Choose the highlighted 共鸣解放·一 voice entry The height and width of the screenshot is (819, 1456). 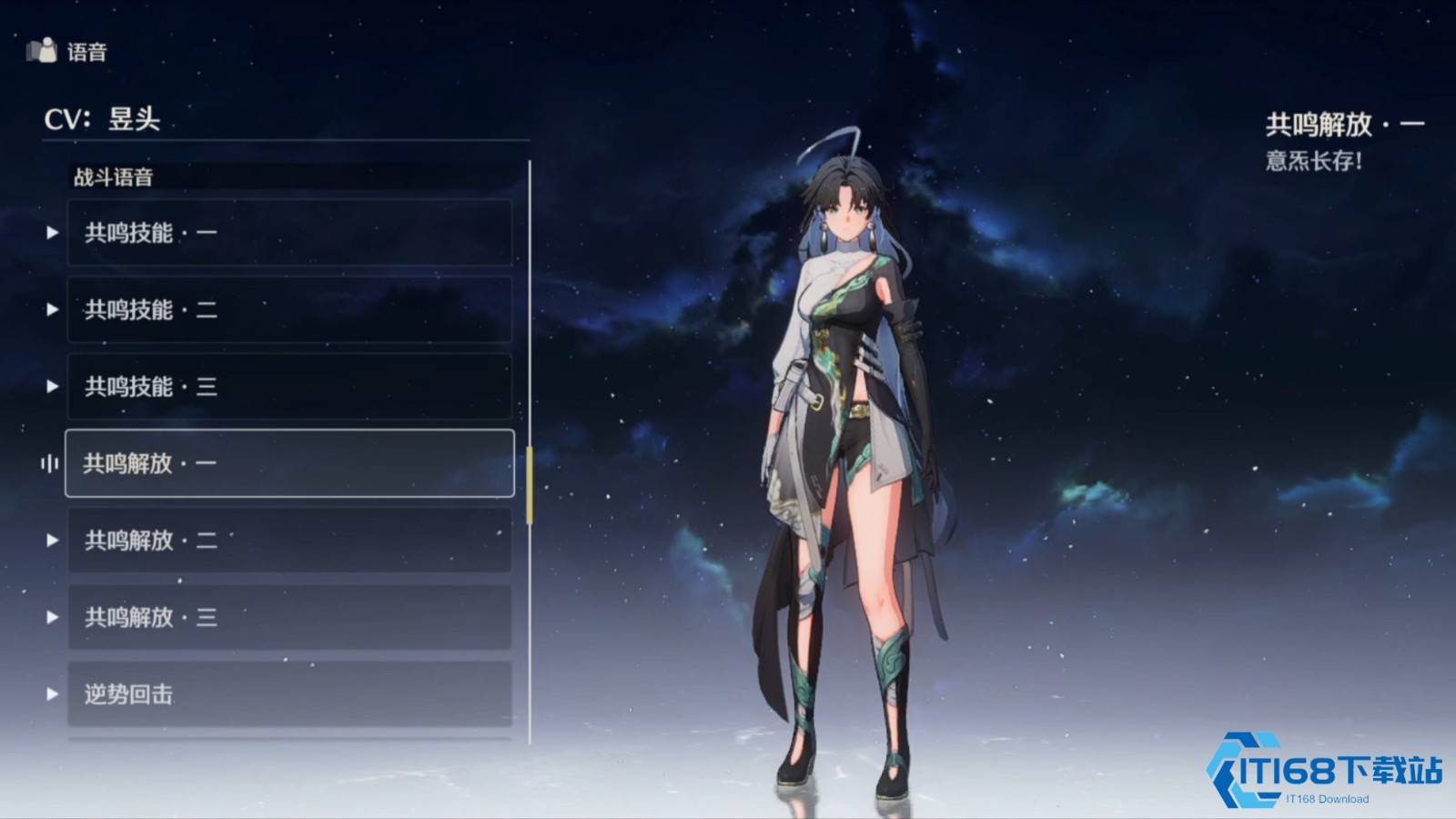289,463
